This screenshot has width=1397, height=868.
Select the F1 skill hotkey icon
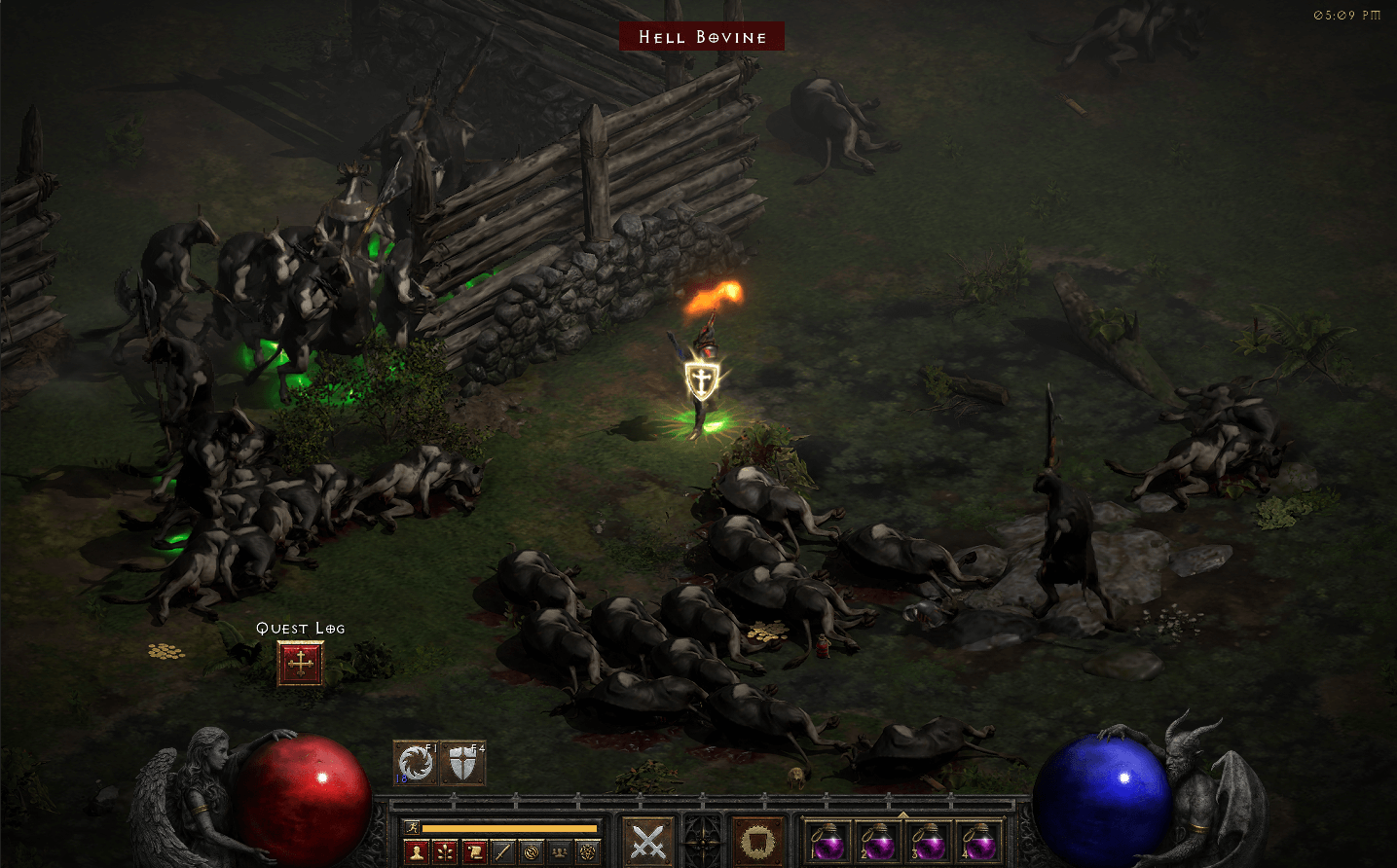[x=417, y=764]
